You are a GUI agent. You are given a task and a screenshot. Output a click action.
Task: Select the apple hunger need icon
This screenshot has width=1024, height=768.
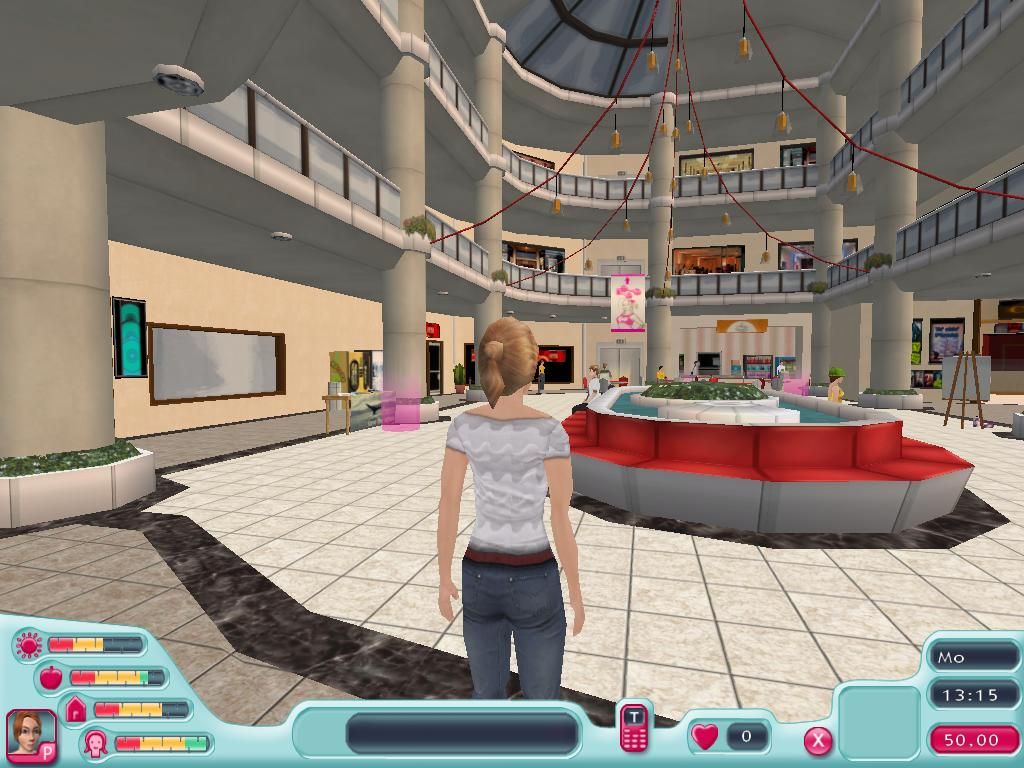(50, 678)
